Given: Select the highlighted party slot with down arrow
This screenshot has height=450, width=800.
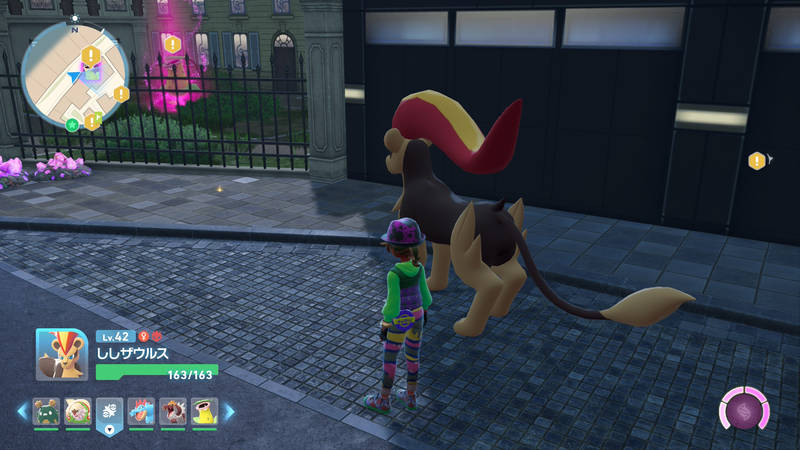Looking at the screenshot, I should pos(110,414).
